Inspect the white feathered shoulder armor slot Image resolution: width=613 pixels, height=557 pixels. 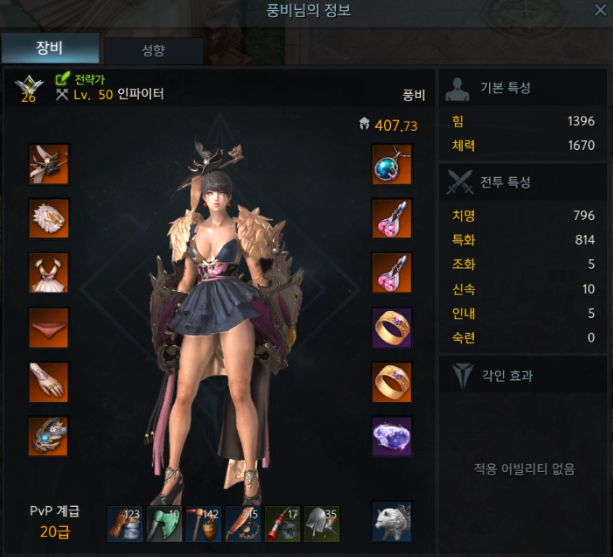[48, 218]
